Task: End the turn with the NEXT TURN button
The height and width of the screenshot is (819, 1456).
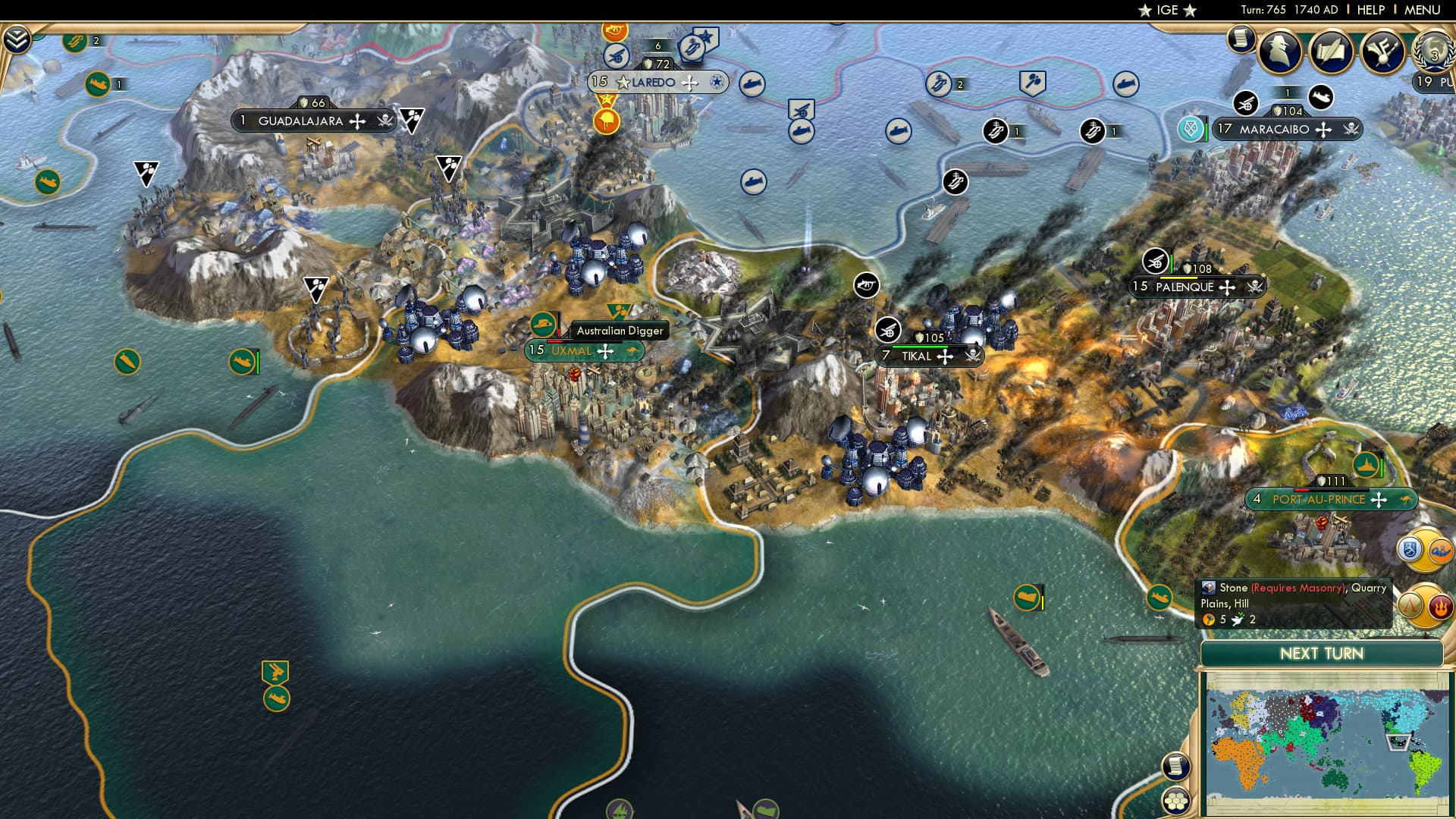Action: pyautogui.click(x=1323, y=653)
